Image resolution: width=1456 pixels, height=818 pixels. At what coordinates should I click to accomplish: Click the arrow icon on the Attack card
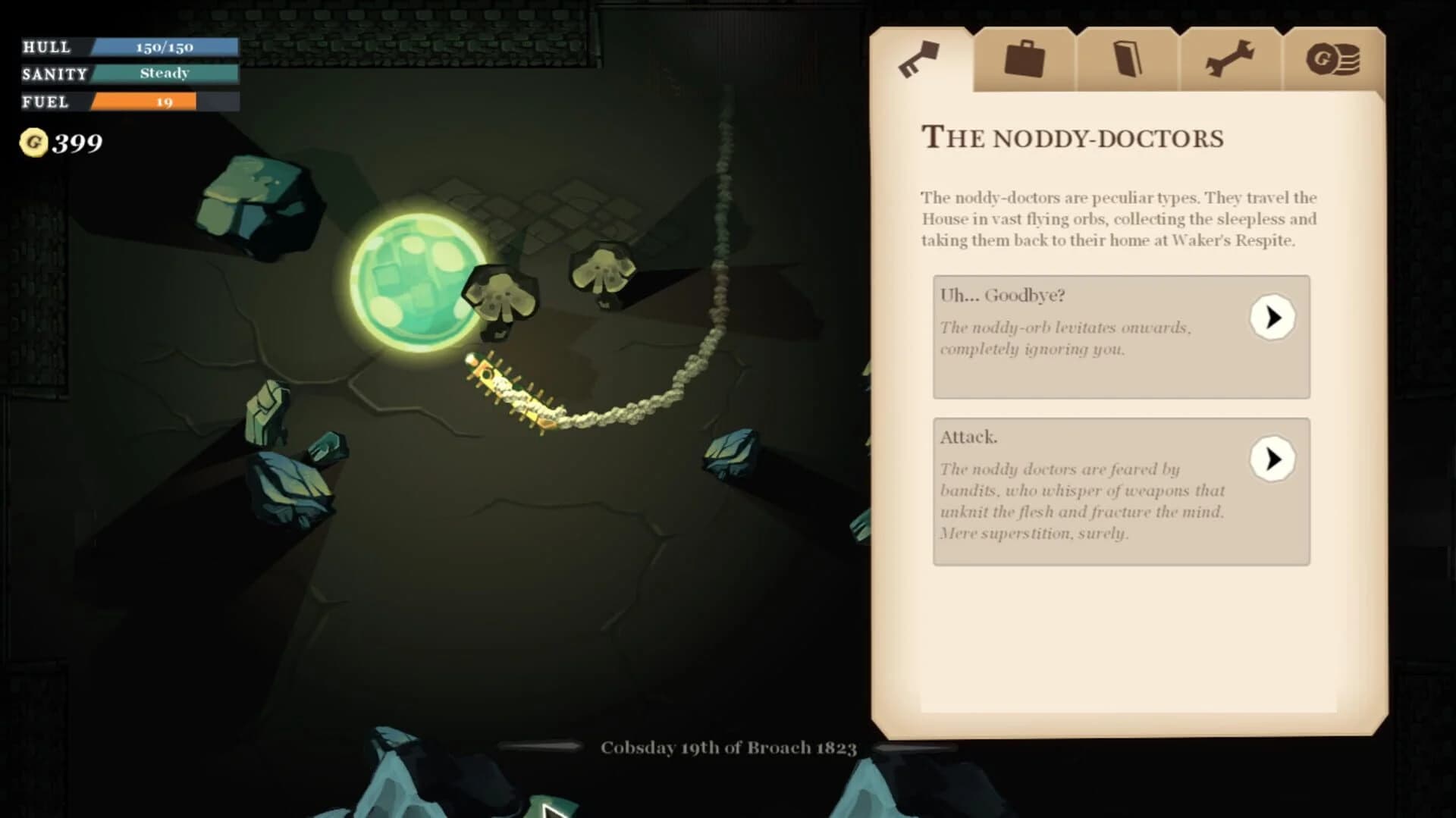(x=1272, y=459)
